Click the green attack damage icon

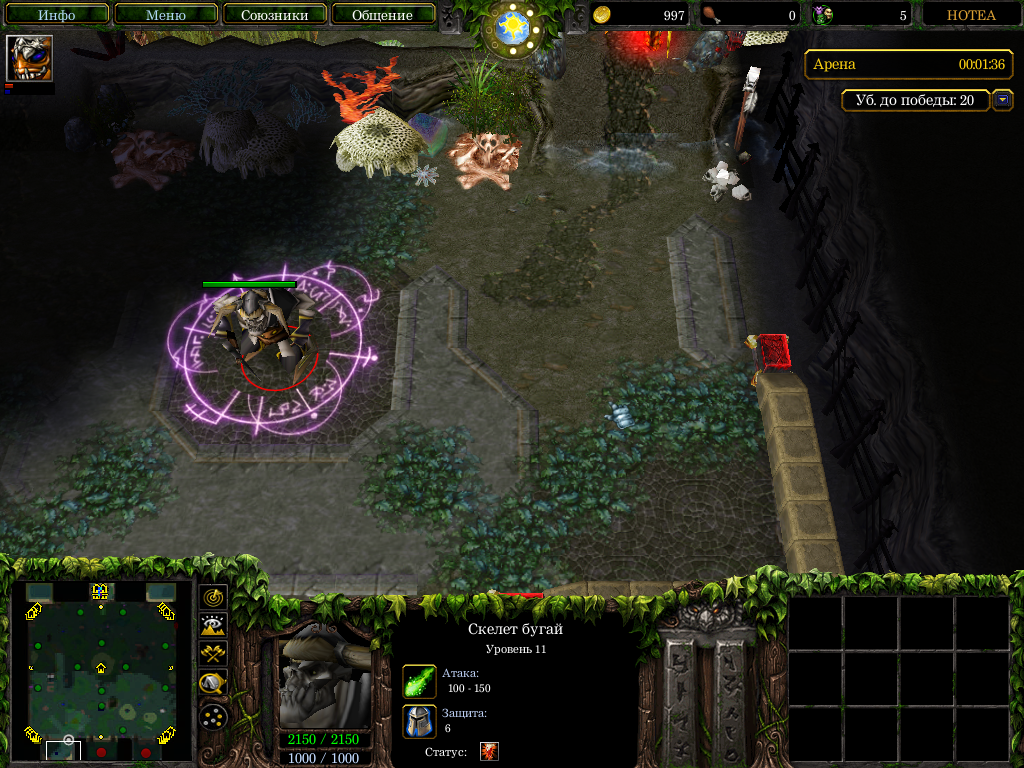(x=419, y=681)
